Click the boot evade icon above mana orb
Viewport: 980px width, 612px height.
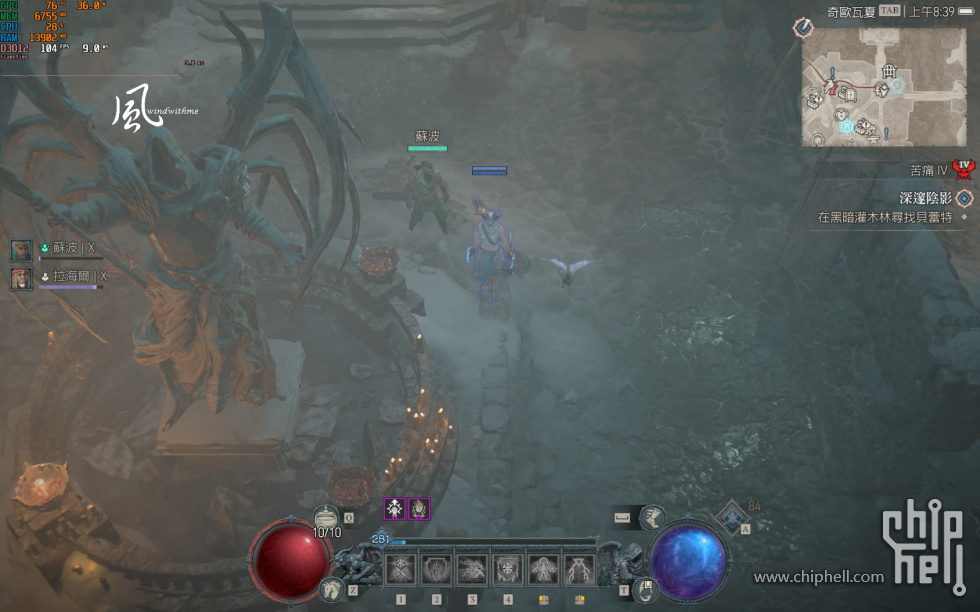[x=652, y=517]
